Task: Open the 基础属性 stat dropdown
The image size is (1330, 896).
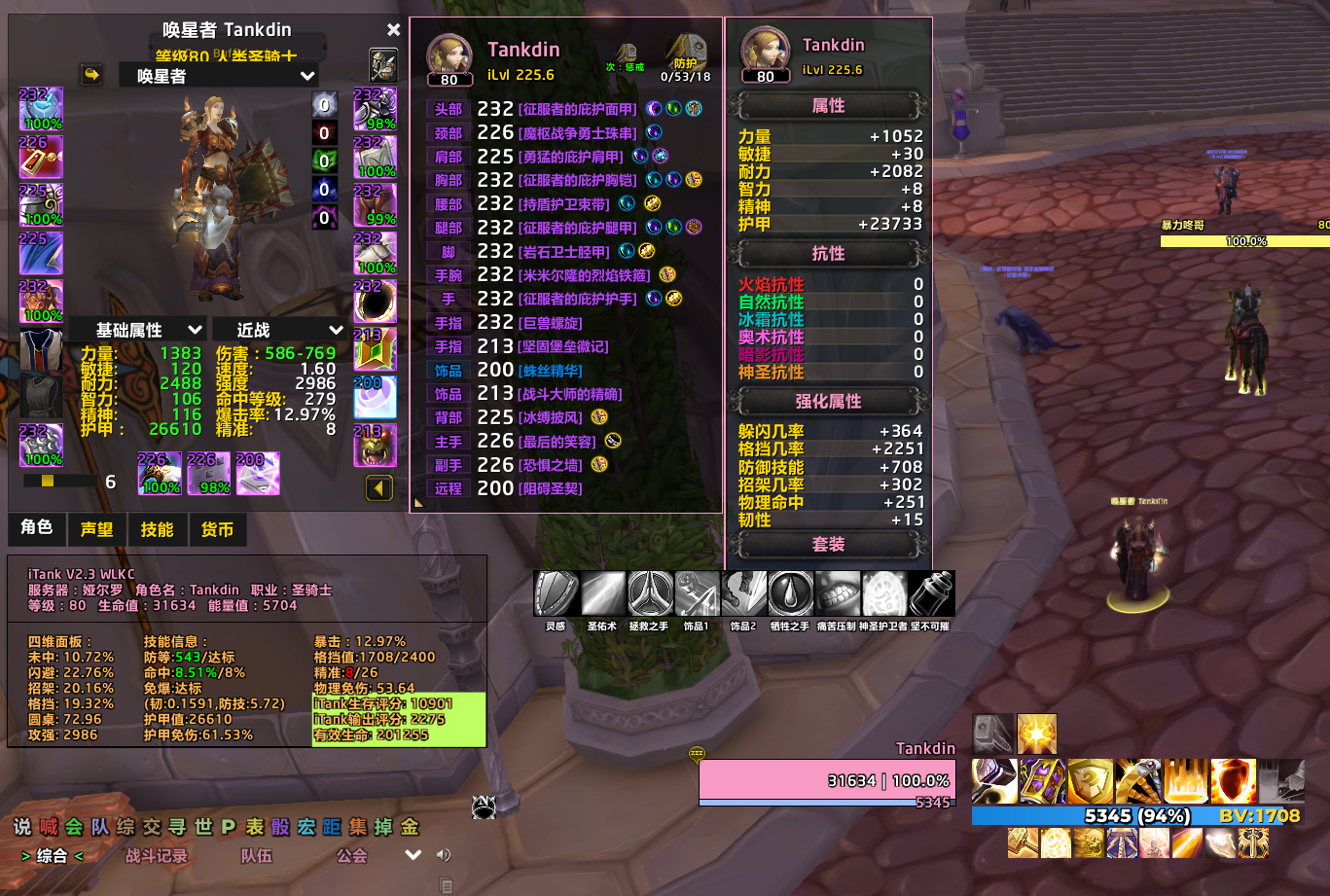Action: click(x=137, y=330)
